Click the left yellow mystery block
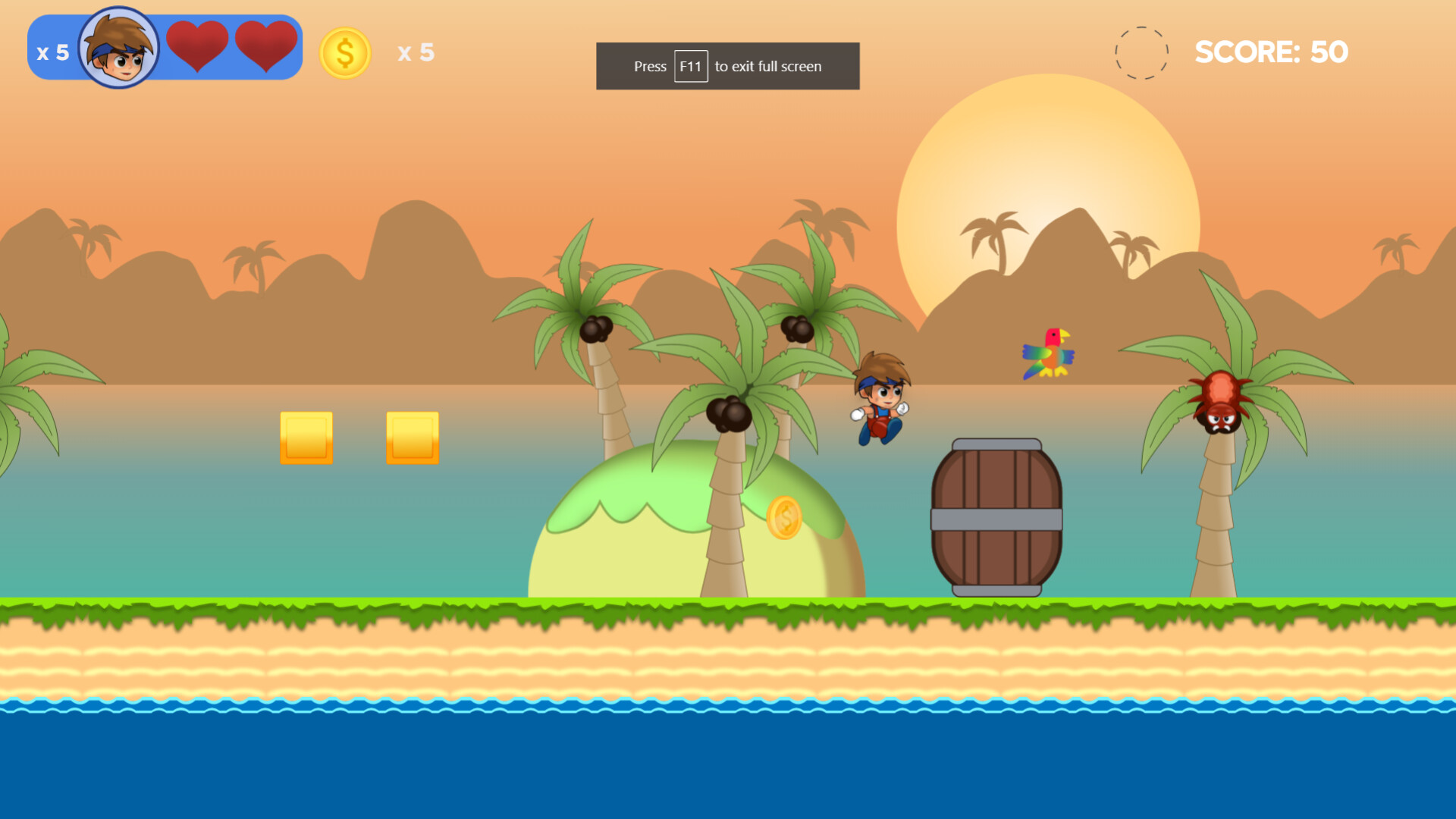Screen dimensions: 1456x819 tap(306, 438)
